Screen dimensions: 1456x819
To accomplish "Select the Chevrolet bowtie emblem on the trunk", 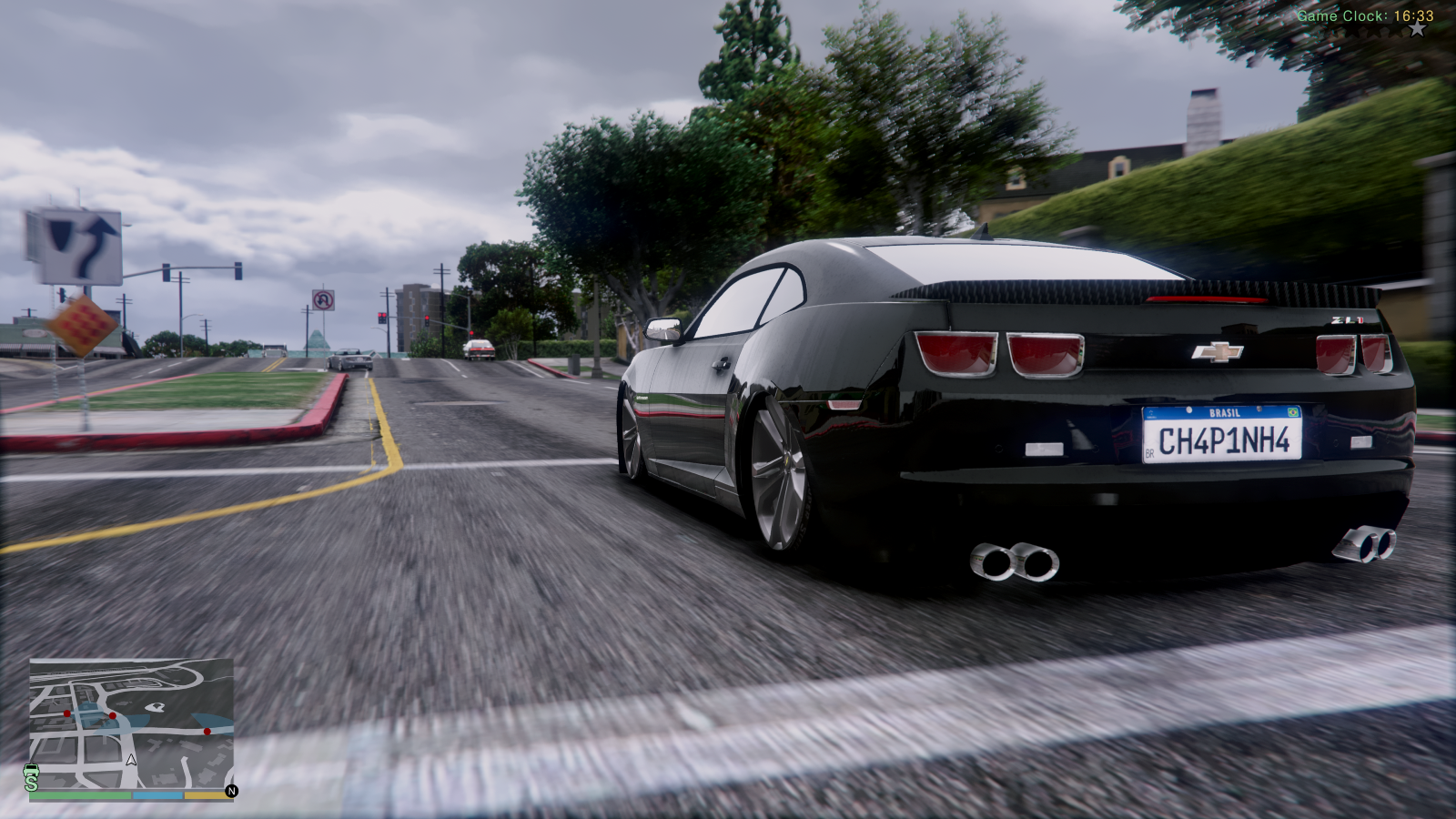I will [x=1219, y=350].
